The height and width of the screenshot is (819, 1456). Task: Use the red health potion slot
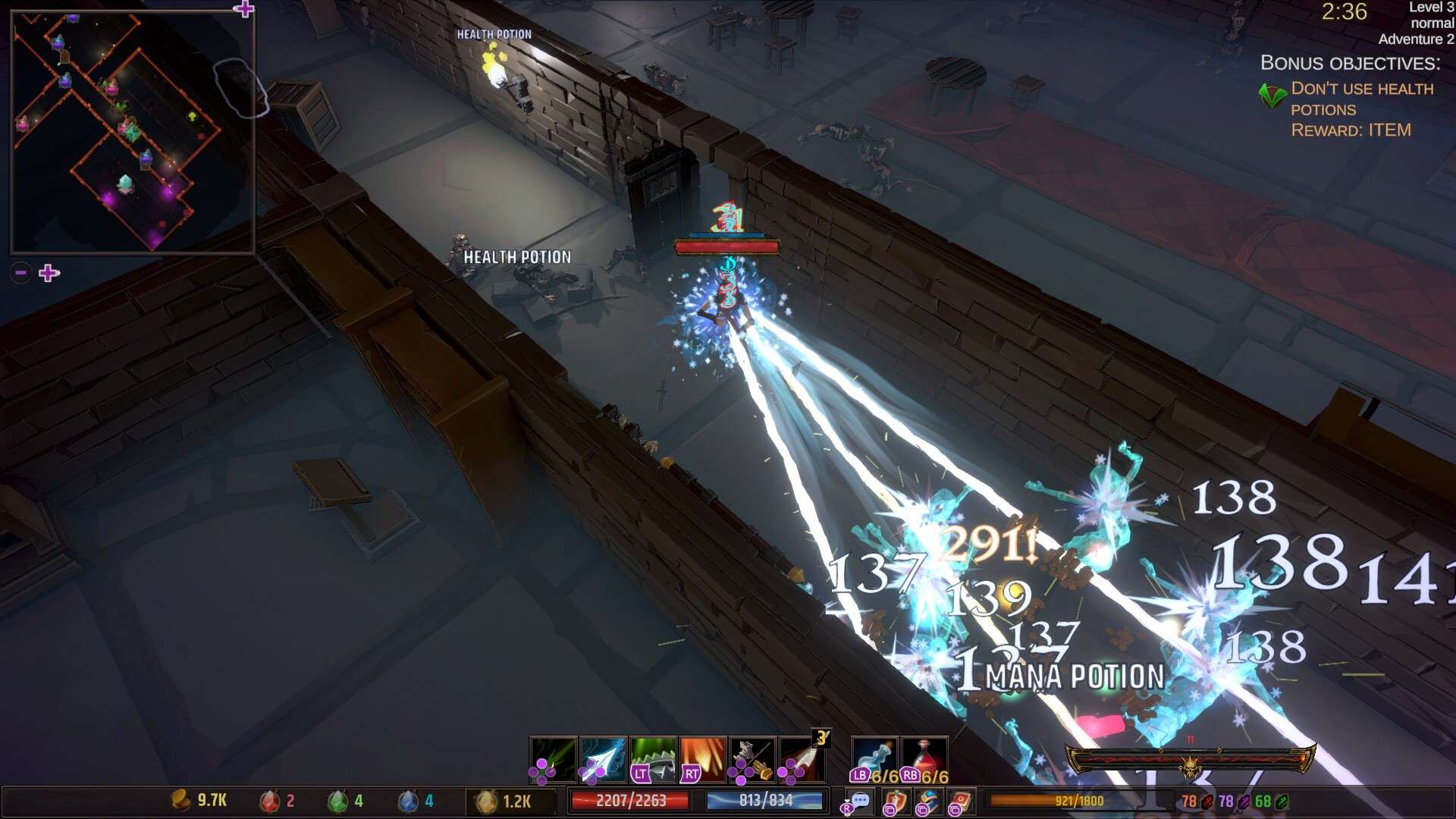click(x=924, y=758)
